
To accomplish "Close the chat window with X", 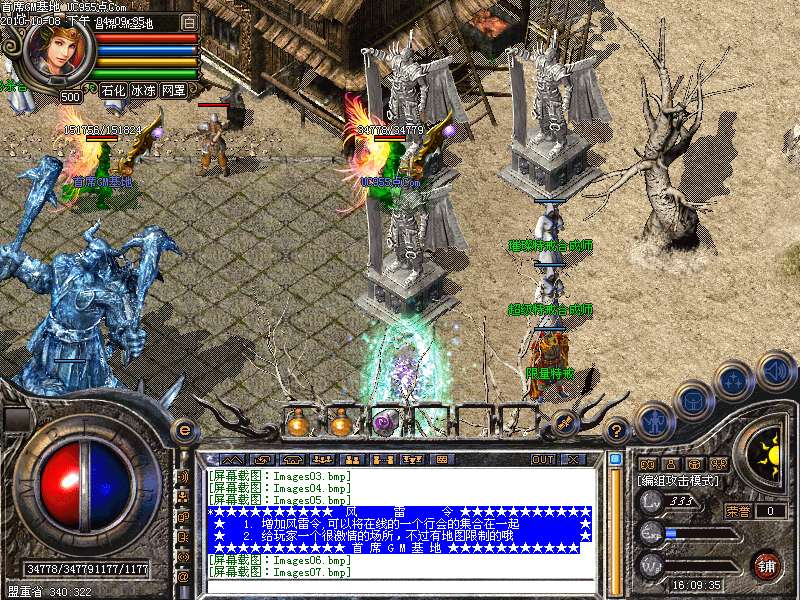I will [574, 460].
